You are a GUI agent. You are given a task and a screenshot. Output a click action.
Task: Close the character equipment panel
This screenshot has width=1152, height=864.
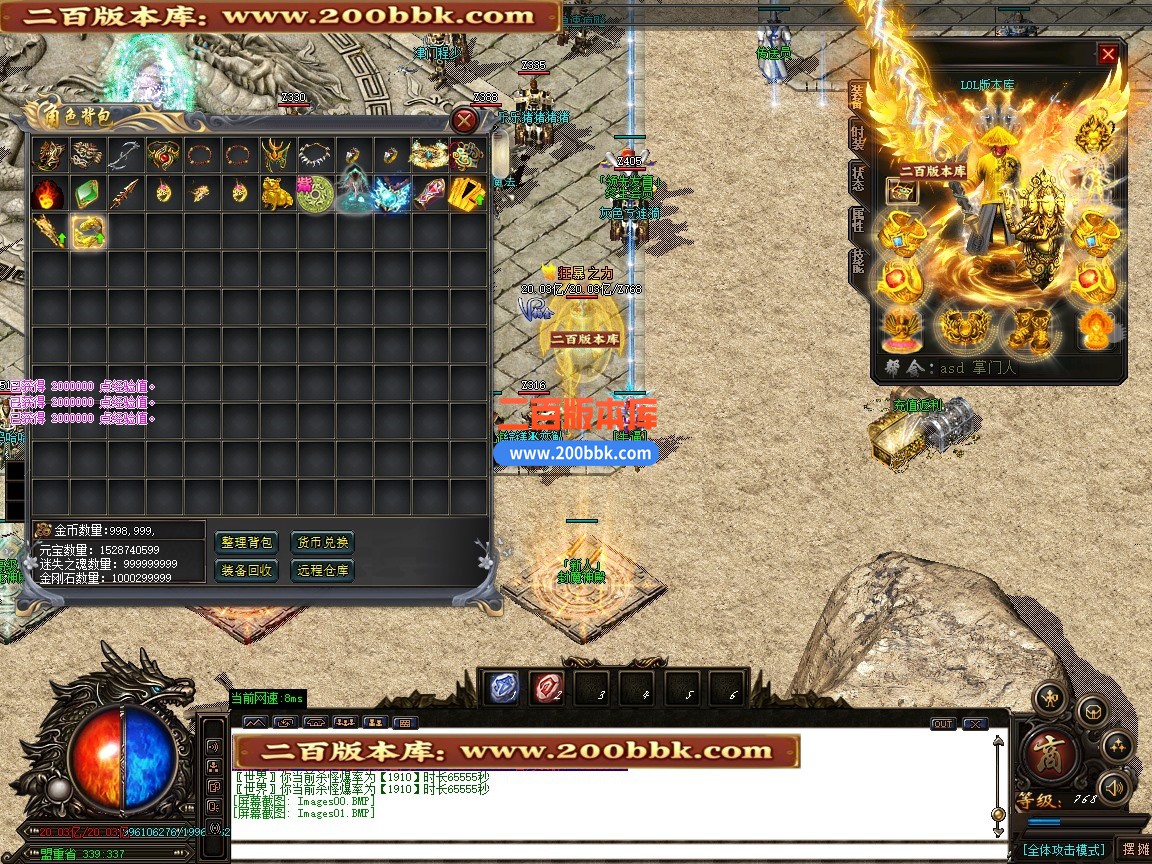coord(1108,54)
